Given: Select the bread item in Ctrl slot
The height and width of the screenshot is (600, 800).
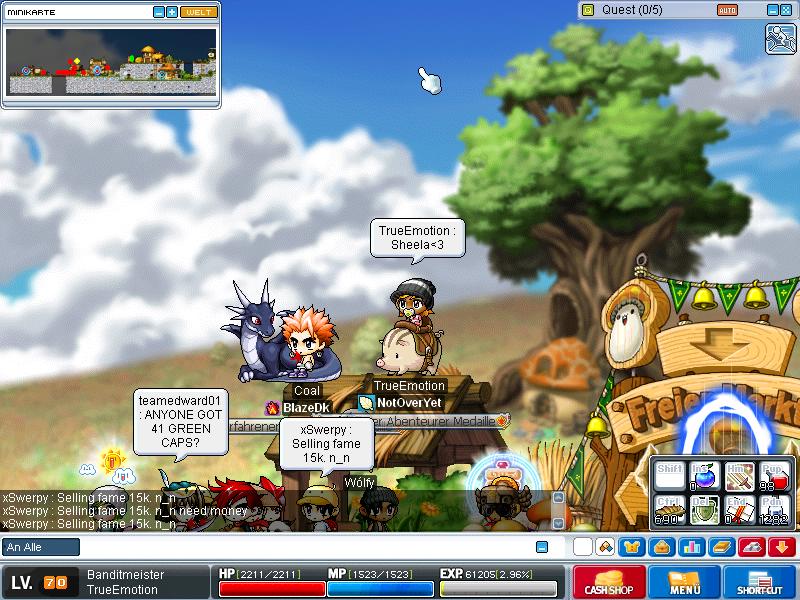Looking at the screenshot, I should pos(670,509).
